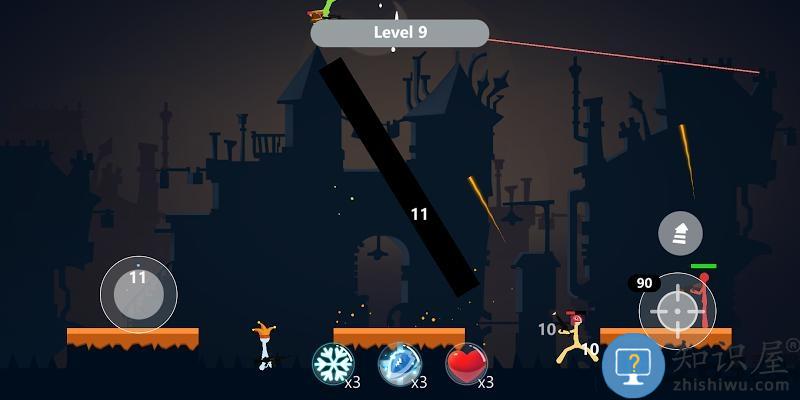This screenshot has height=400, width=800.
Task: Use the blue shield power-up
Action: [x=399, y=364]
